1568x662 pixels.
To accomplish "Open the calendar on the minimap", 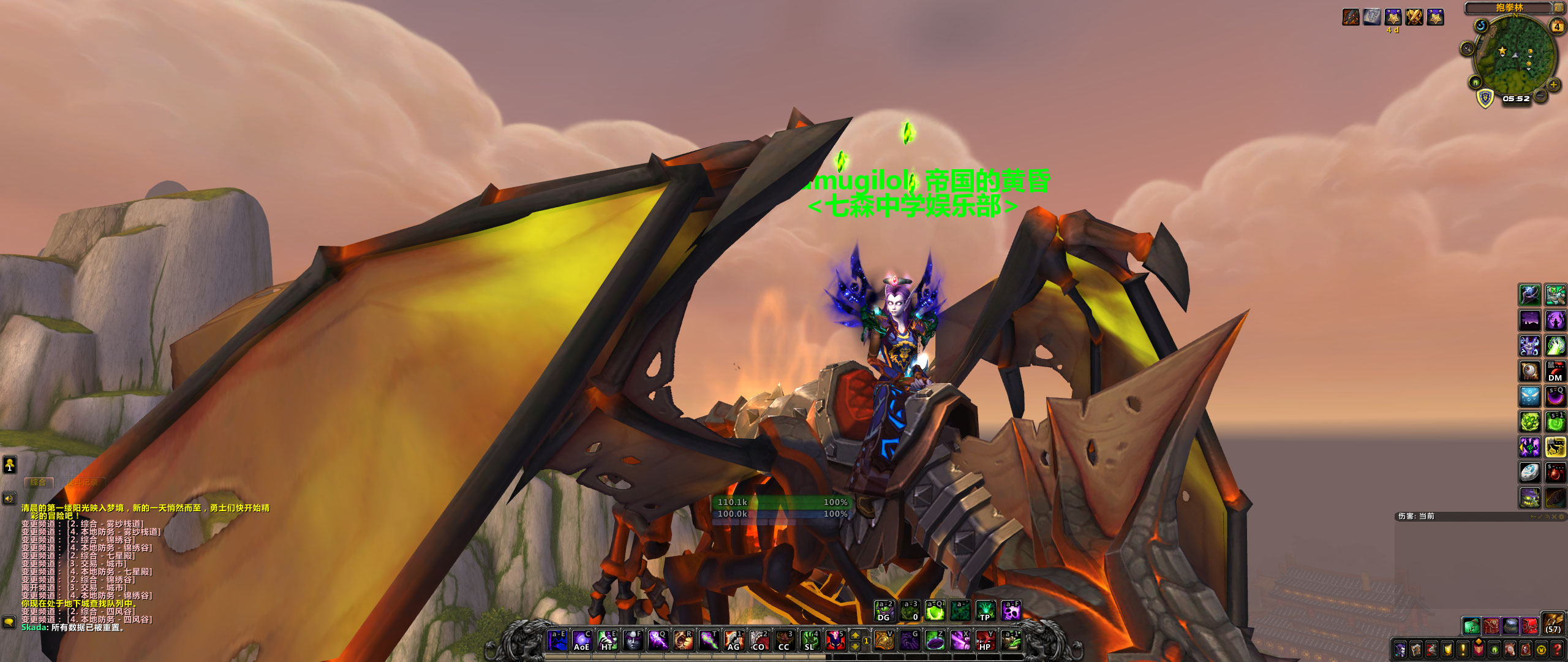I will [x=1556, y=26].
